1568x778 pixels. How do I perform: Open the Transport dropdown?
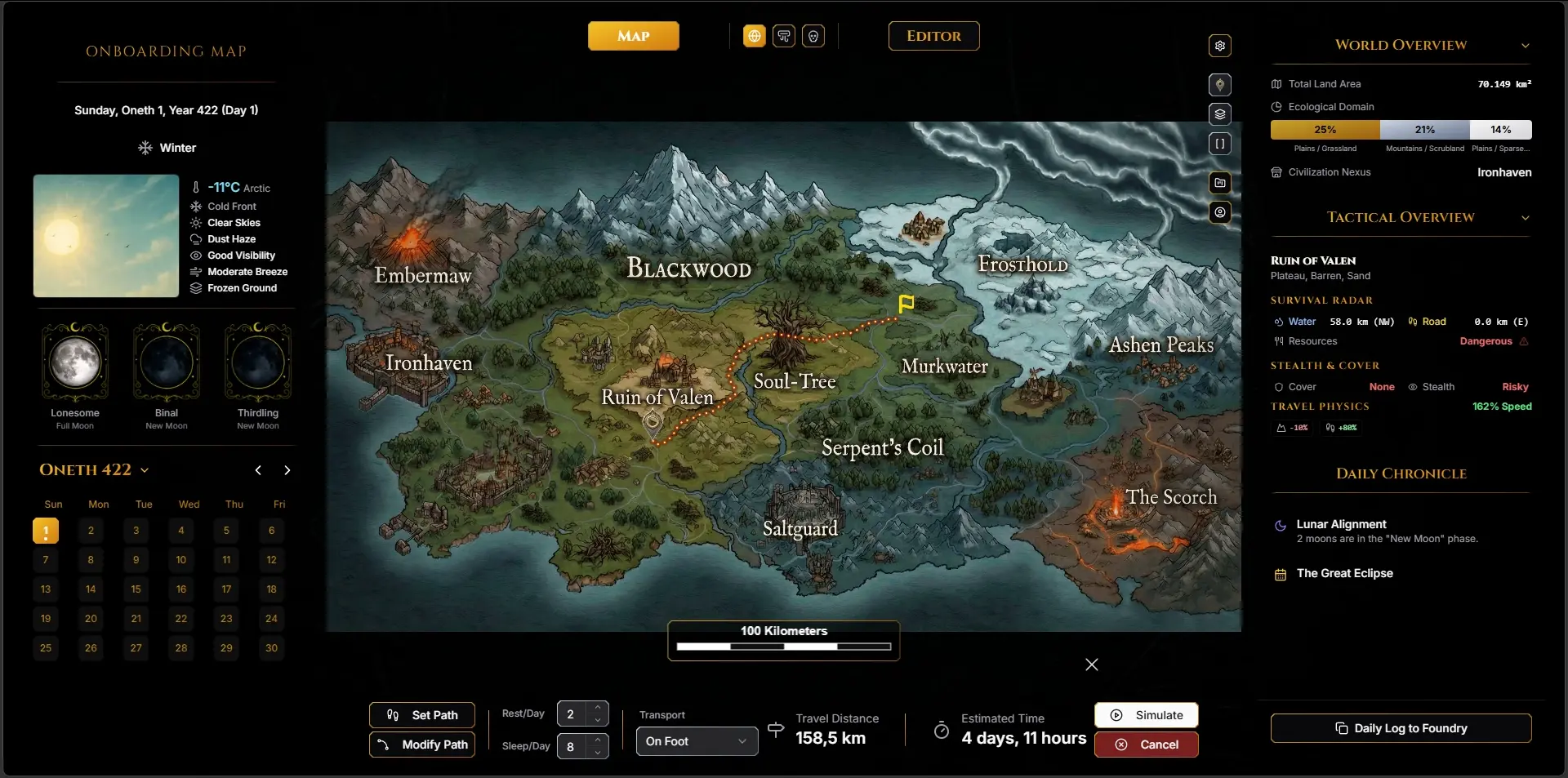tap(697, 741)
